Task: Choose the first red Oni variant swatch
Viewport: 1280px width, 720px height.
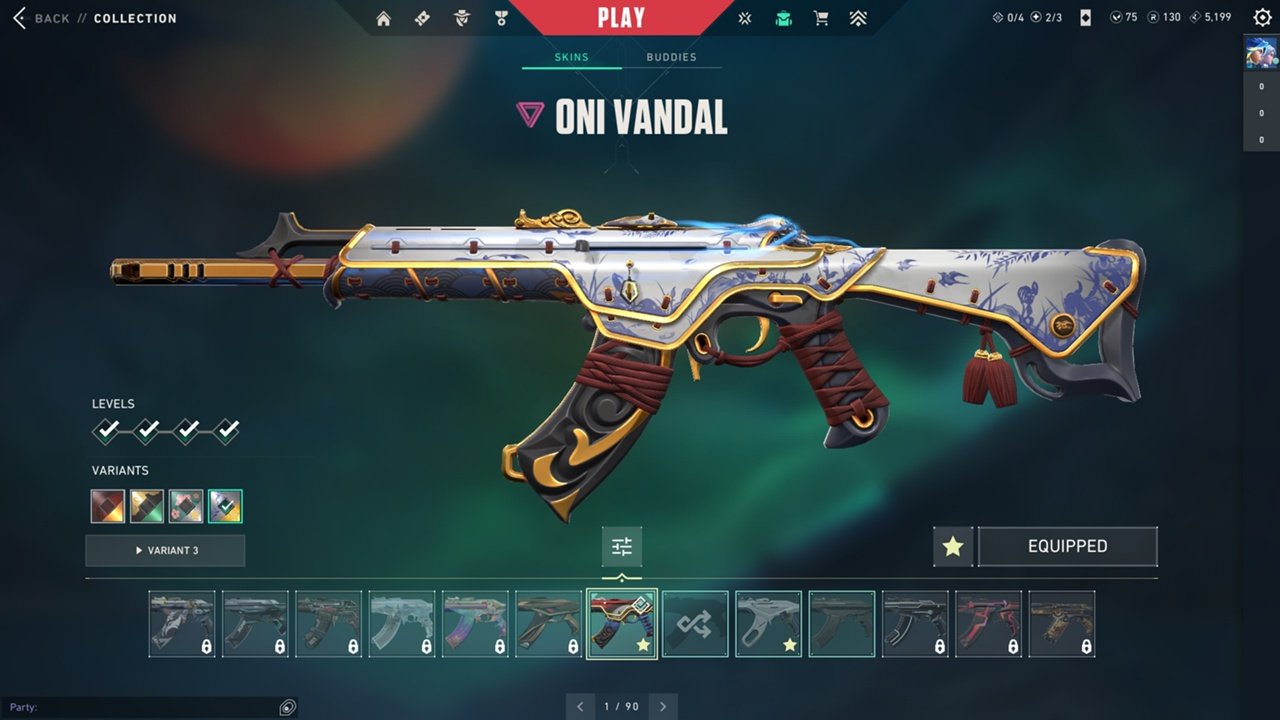Action: [108, 506]
